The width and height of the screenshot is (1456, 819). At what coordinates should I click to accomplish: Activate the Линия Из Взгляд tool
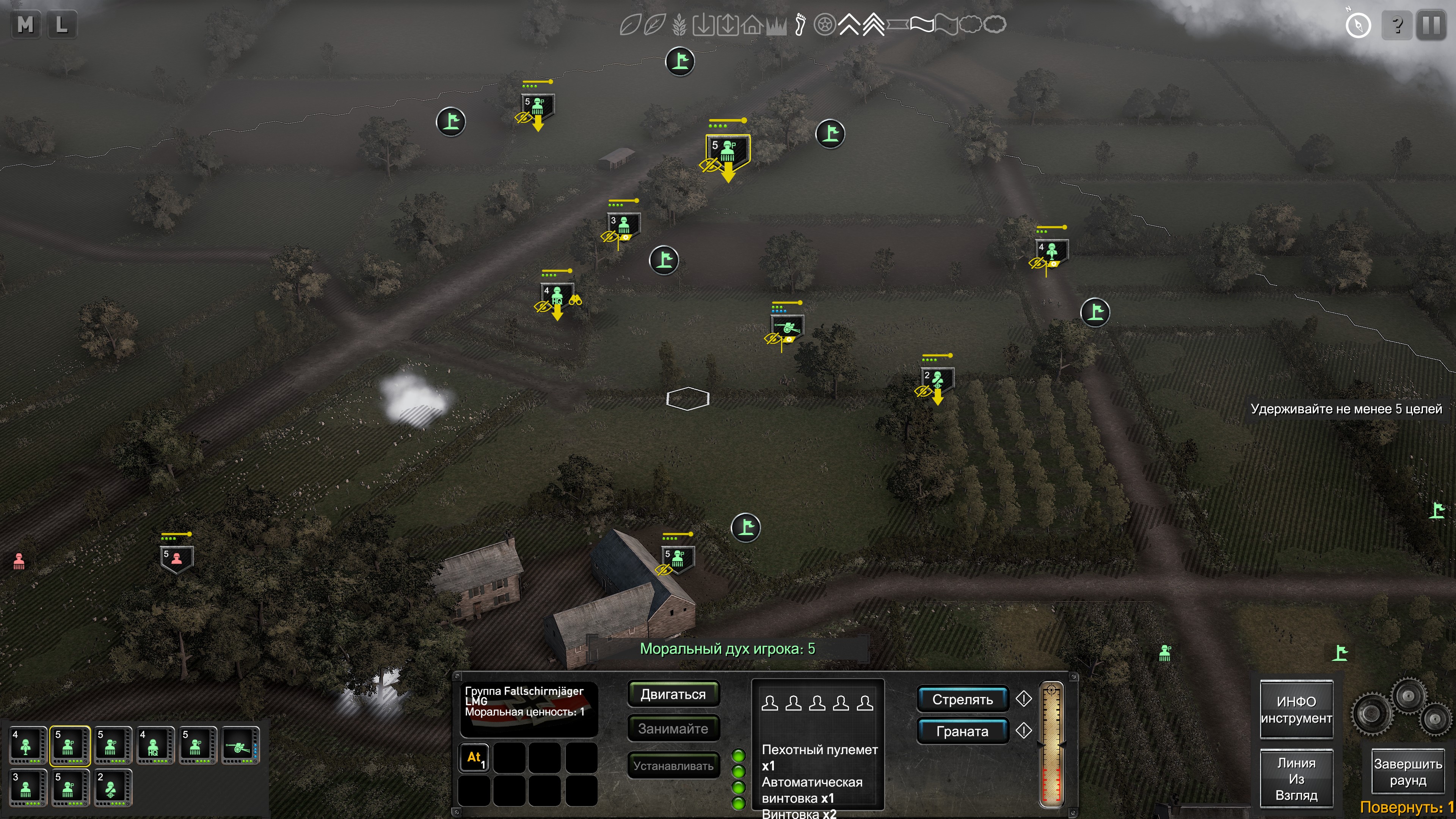tap(1296, 779)
